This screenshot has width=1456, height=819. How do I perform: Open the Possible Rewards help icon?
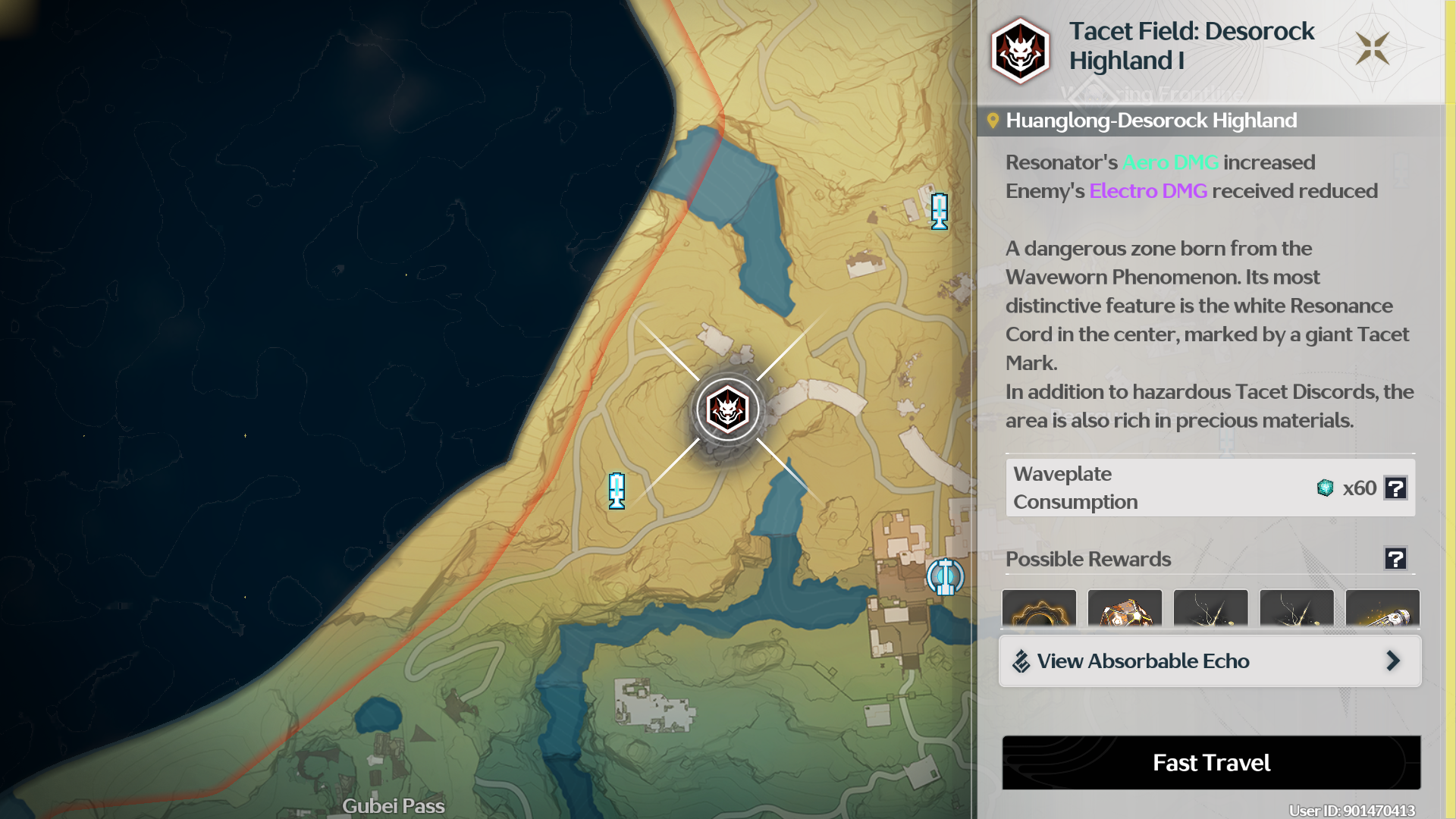pyautogui.click(x=1395, y=559)
